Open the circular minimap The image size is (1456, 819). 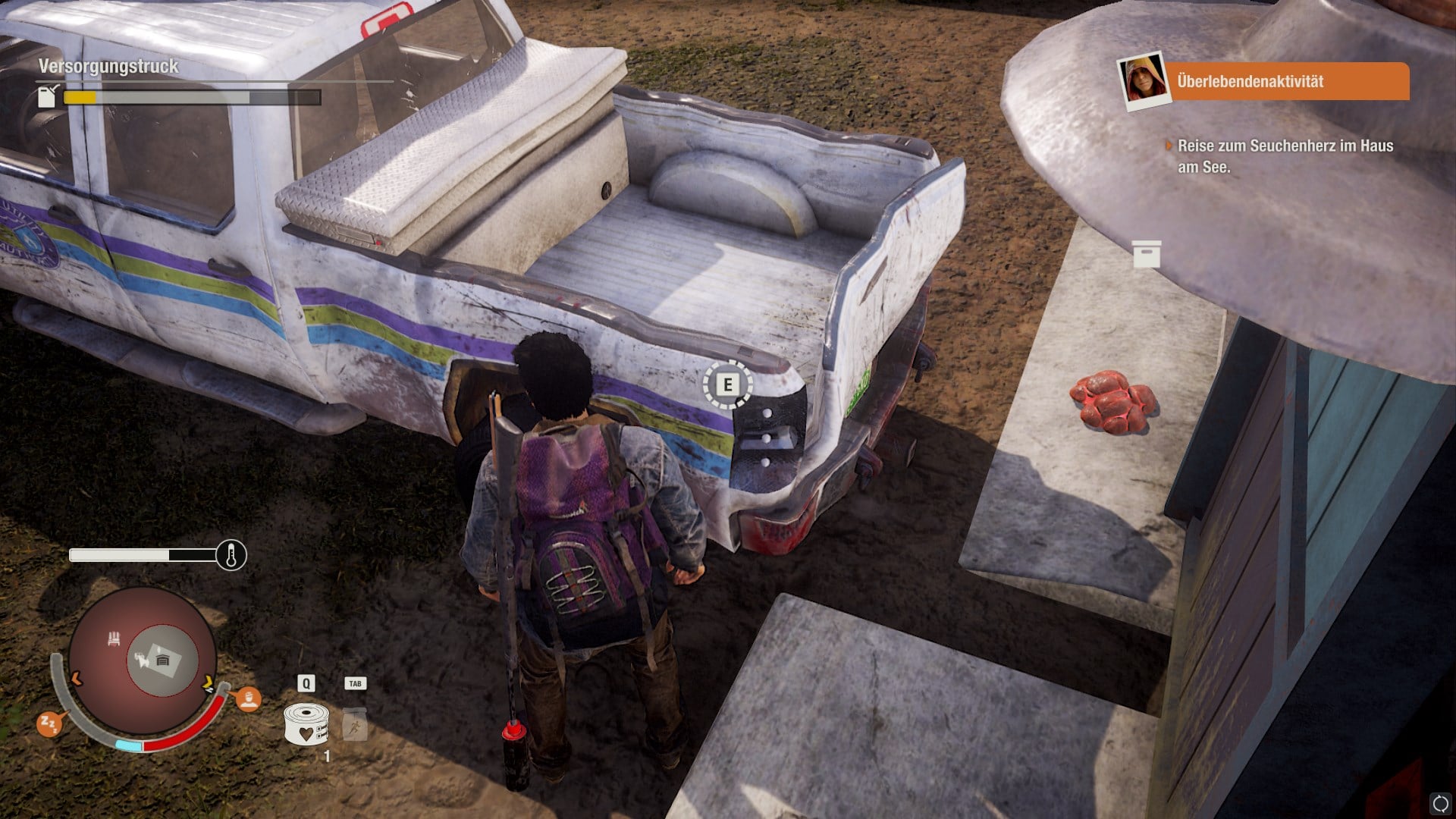(x=142, y=659)
